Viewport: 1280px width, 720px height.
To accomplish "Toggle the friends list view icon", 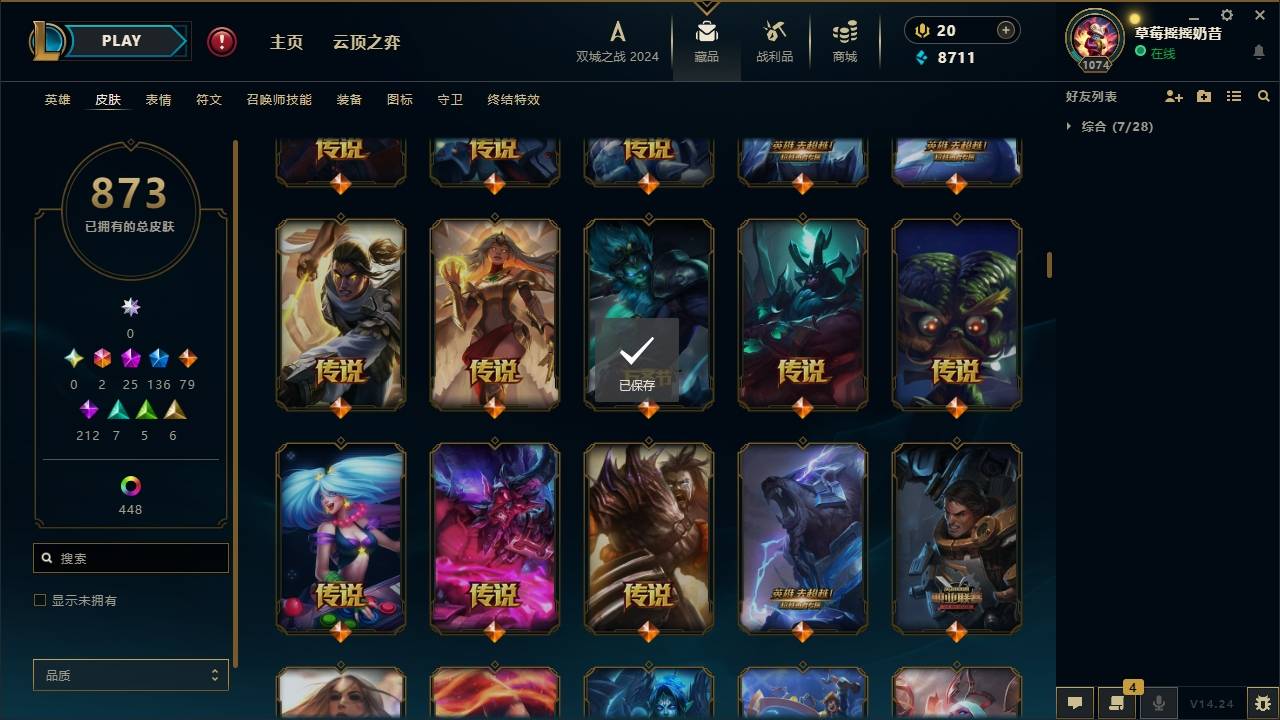I will point(1233,96).
